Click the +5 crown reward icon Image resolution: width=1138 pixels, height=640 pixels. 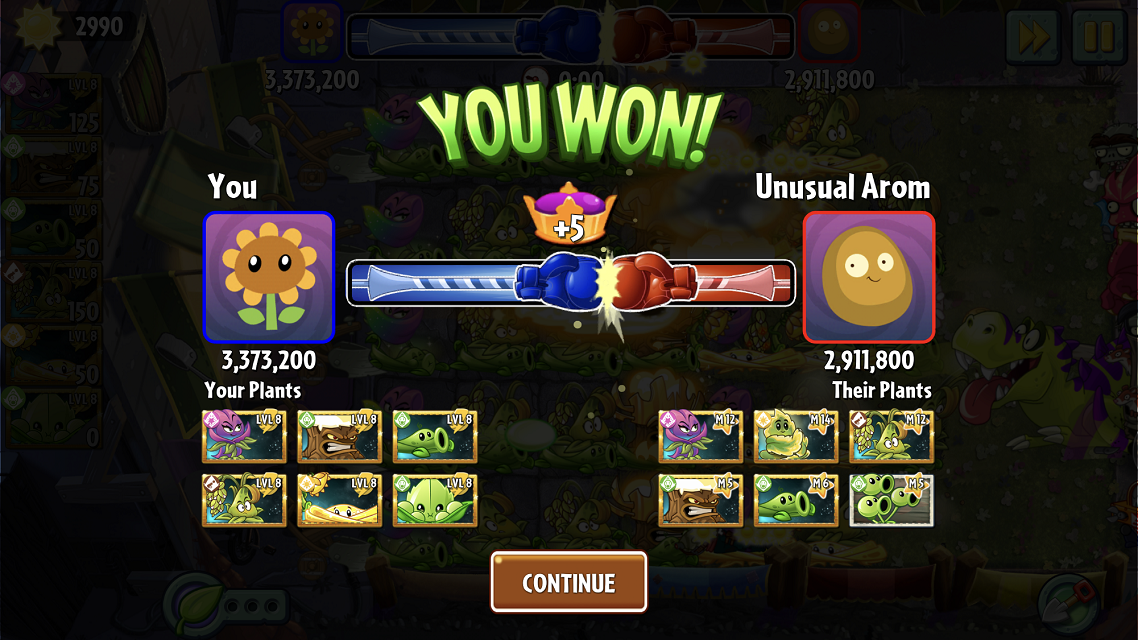tap(568, 214)
